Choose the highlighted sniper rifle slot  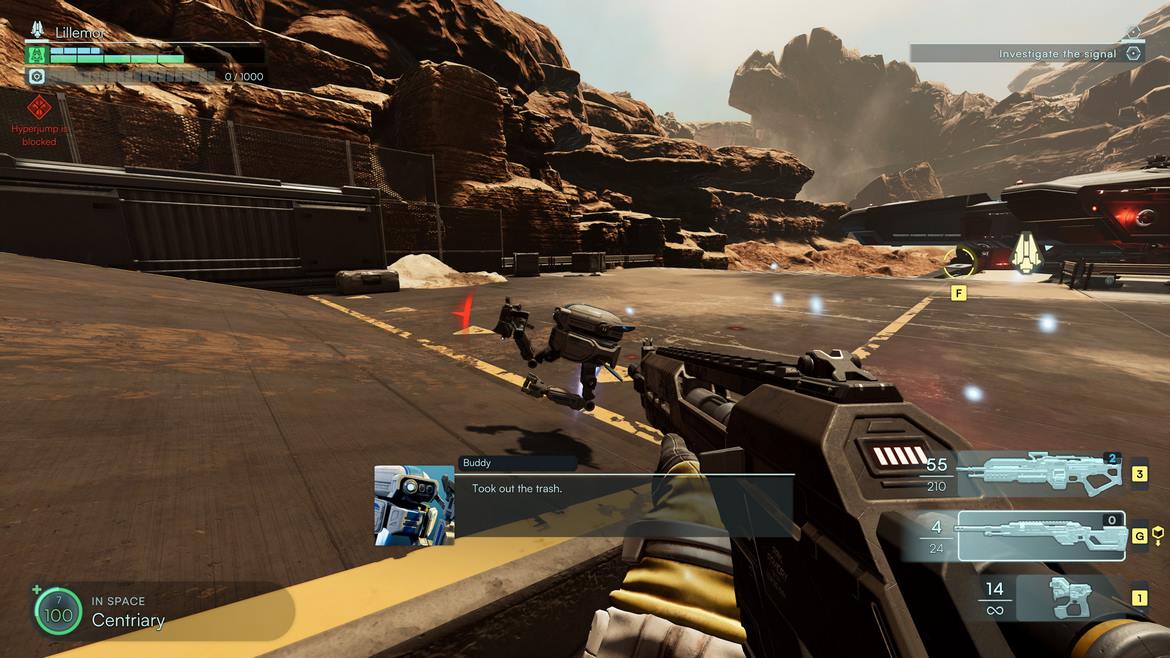1040,536
